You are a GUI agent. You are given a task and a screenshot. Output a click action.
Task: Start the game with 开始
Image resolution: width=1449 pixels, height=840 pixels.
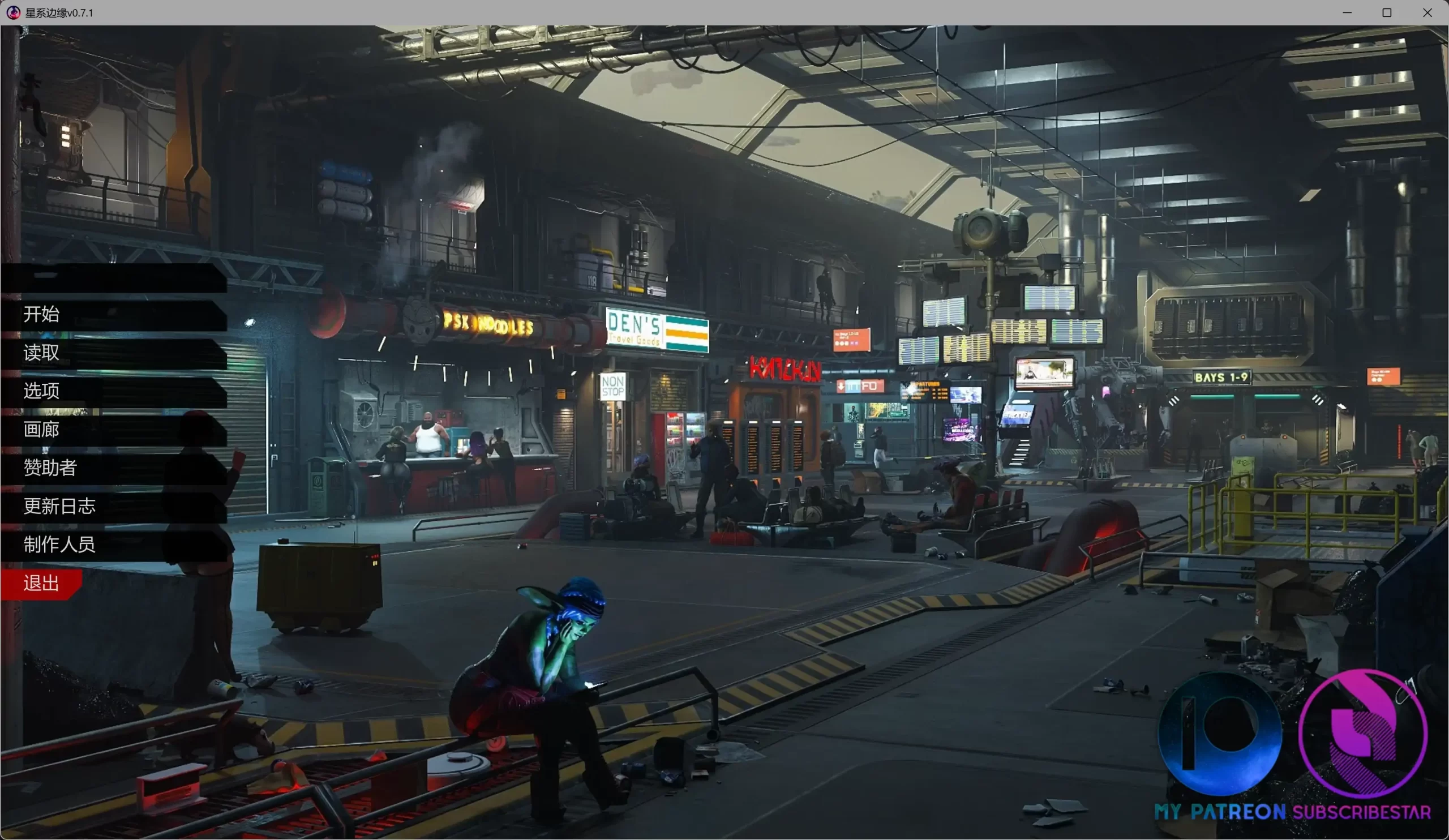41,315
